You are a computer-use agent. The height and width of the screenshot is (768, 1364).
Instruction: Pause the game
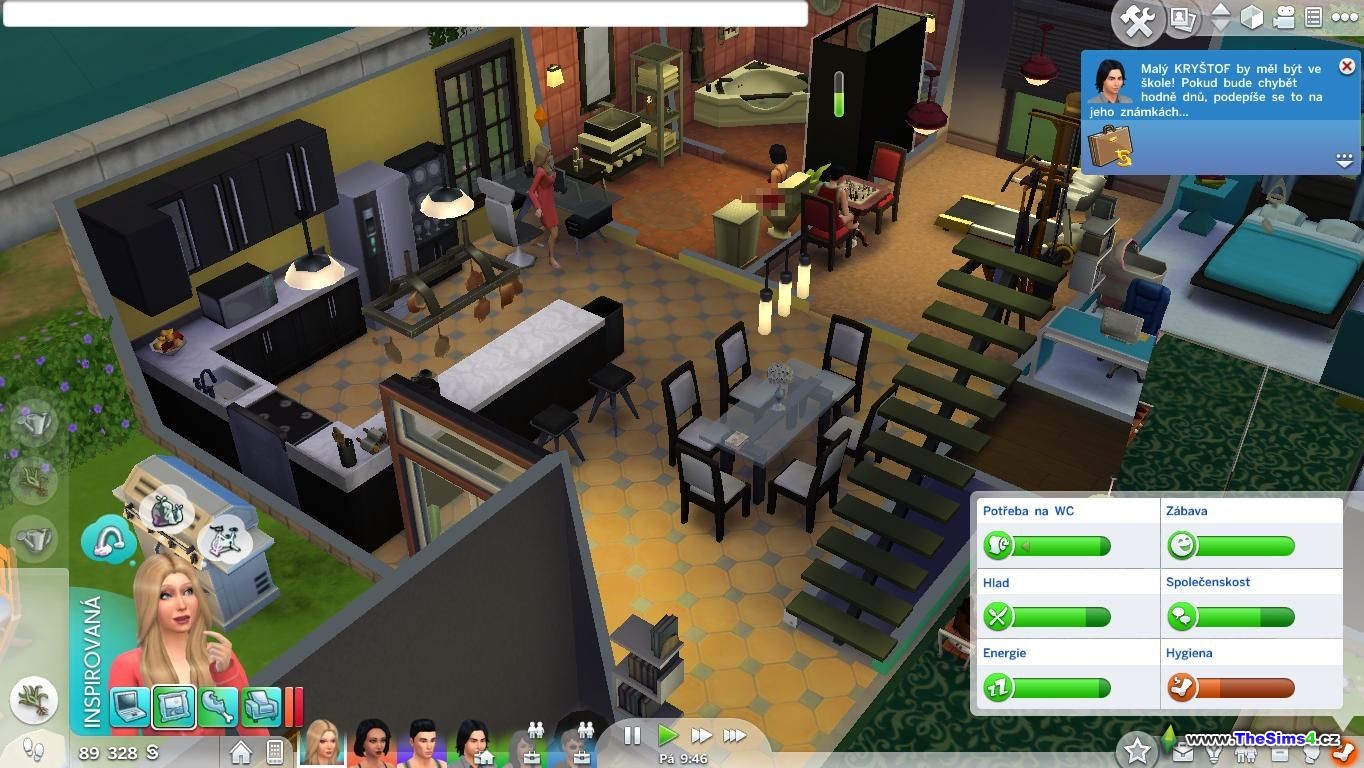pyautogui.click(x=632, y=736)
